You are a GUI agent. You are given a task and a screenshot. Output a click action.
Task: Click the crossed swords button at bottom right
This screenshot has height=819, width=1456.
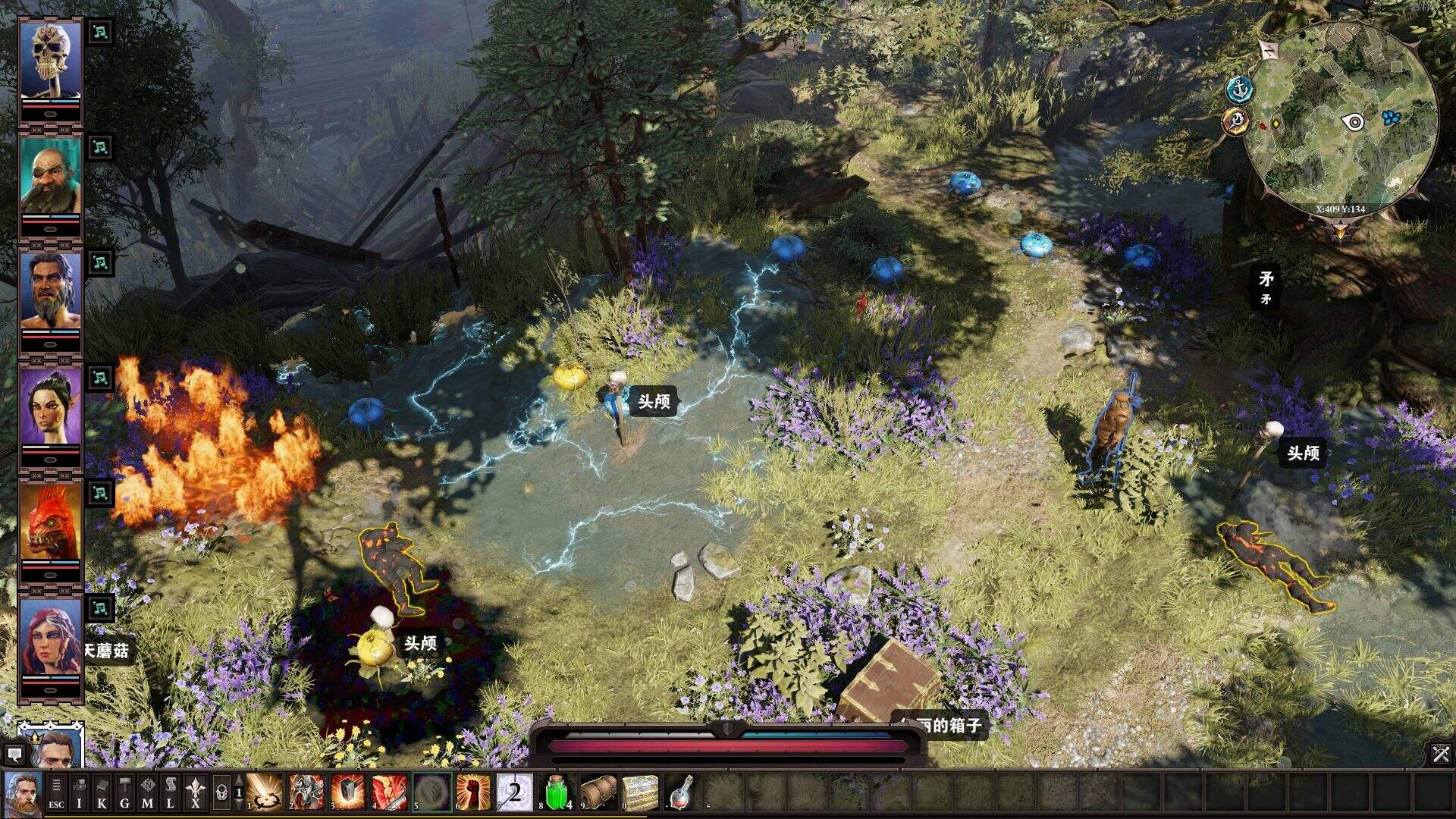coord(1440,754)
